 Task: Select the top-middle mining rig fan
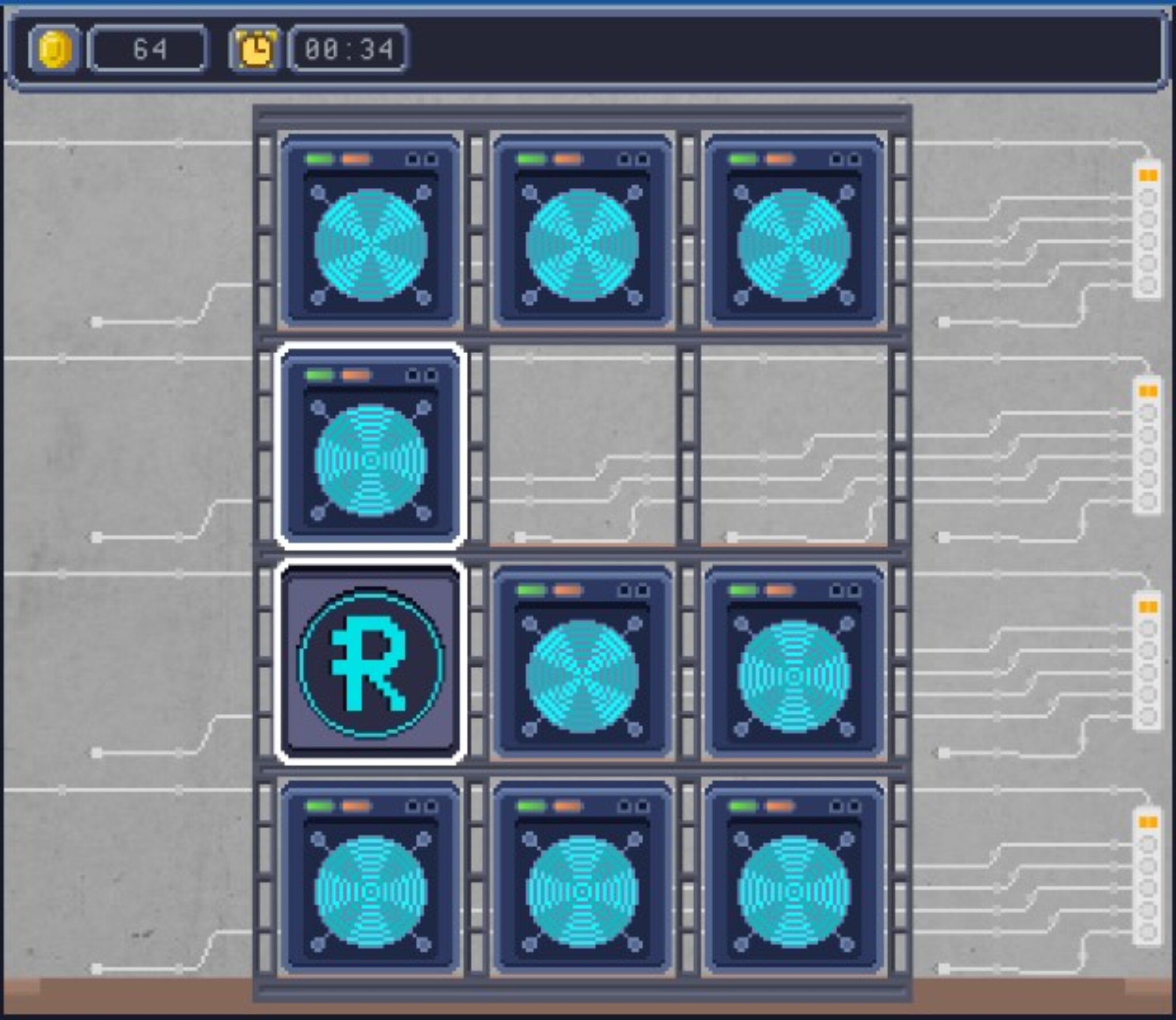pos(583,247)
